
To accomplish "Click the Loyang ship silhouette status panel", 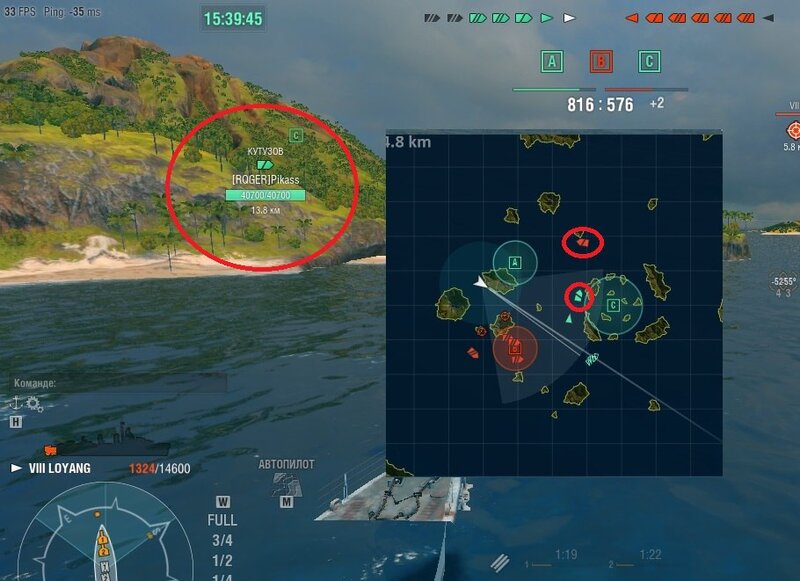I will (107, 441).
